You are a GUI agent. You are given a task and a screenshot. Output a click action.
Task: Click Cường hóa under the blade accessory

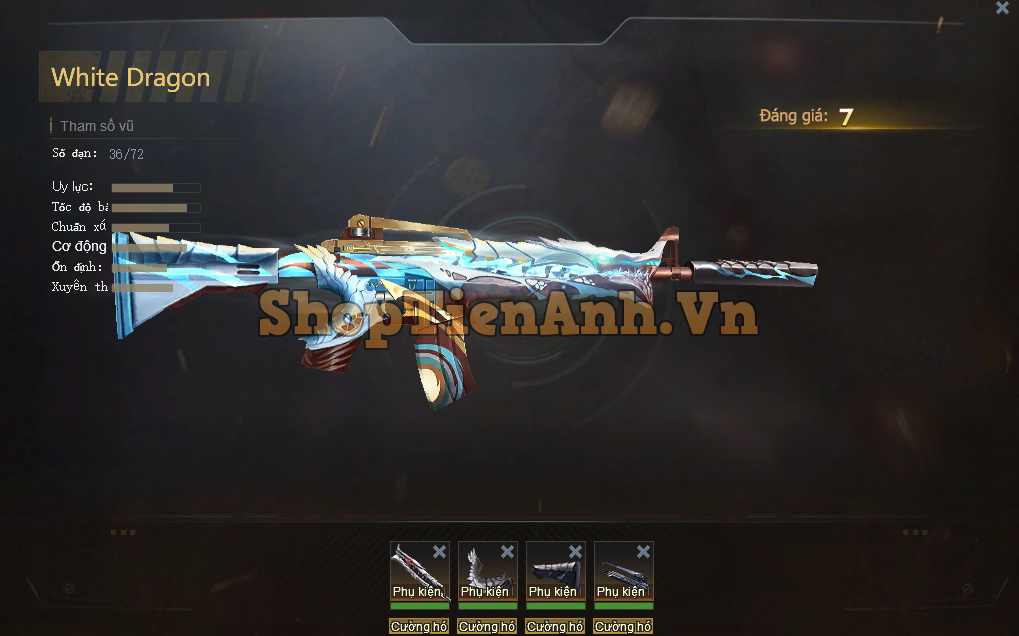(x=419, y=627)
